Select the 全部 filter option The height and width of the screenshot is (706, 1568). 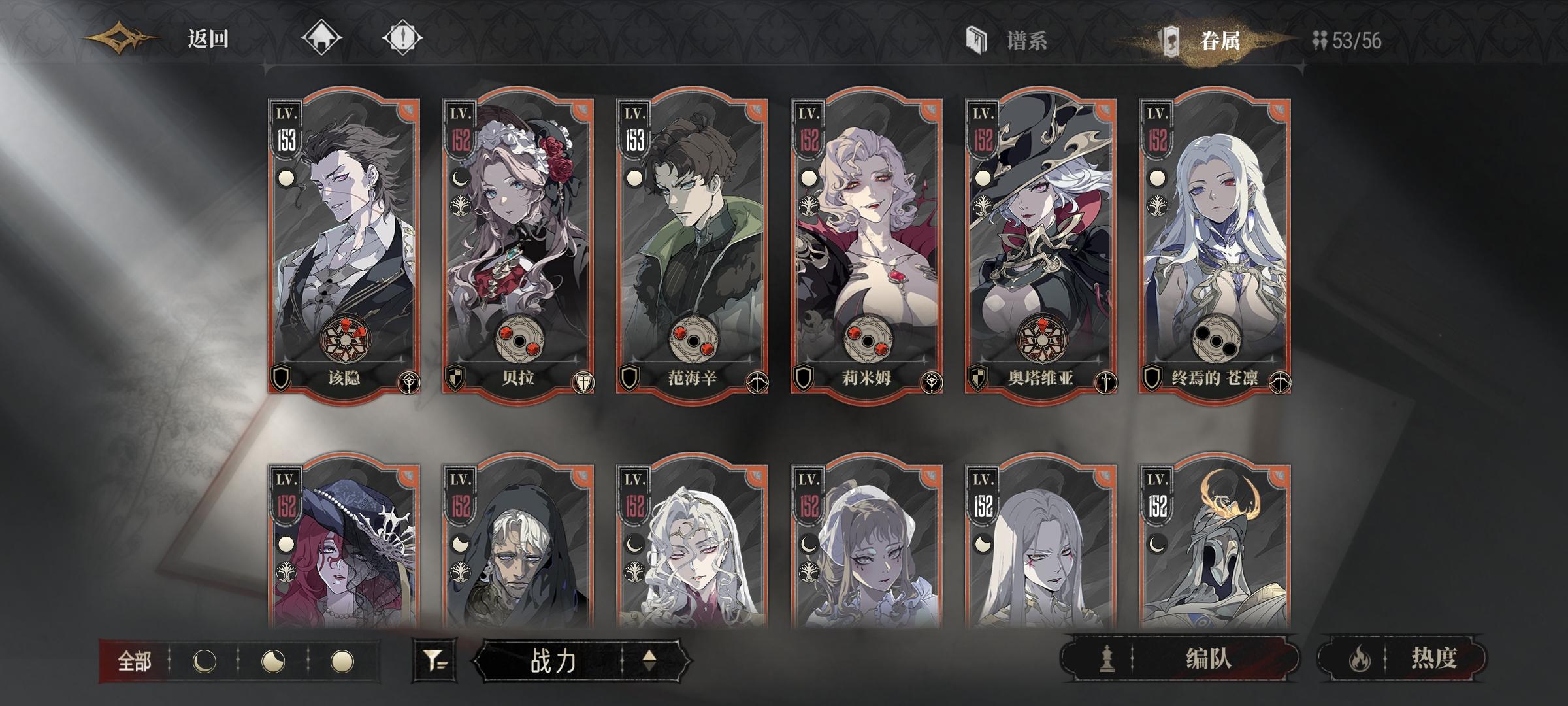(134, 660)
